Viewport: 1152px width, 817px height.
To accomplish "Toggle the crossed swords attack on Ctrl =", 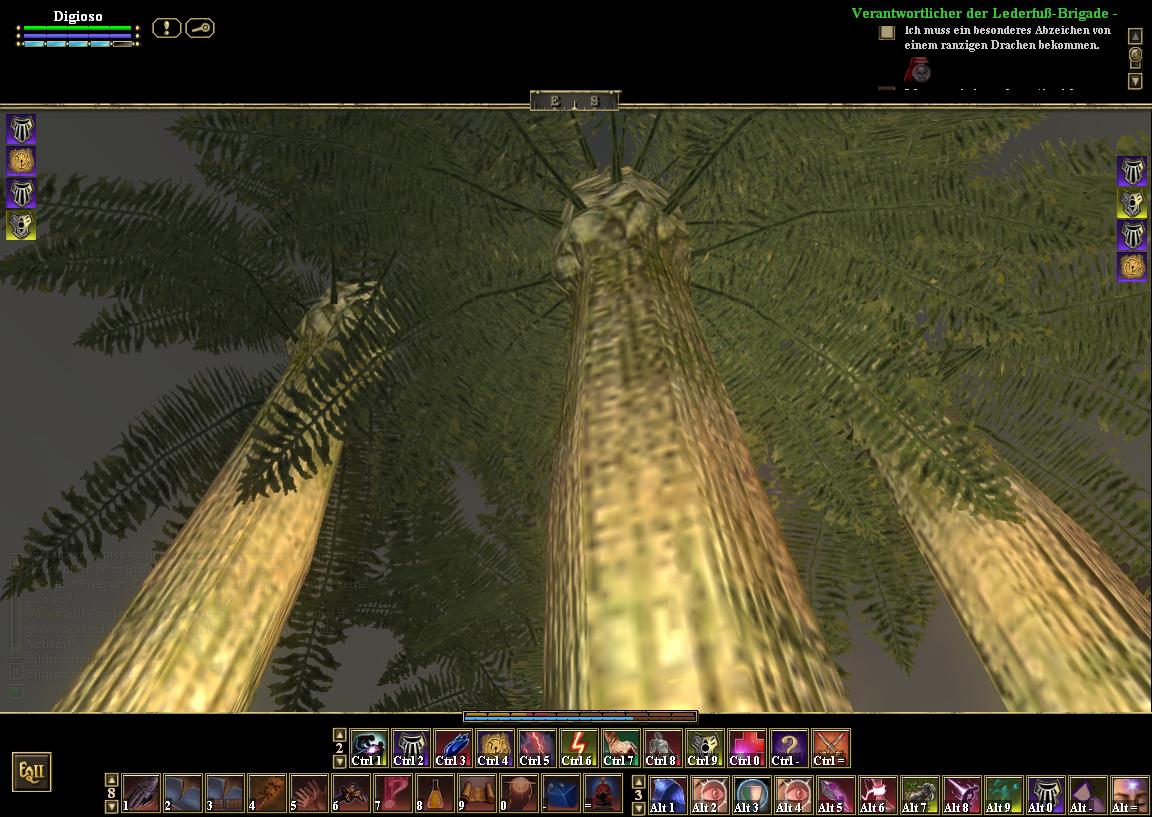I will click(x=831, y=748).
